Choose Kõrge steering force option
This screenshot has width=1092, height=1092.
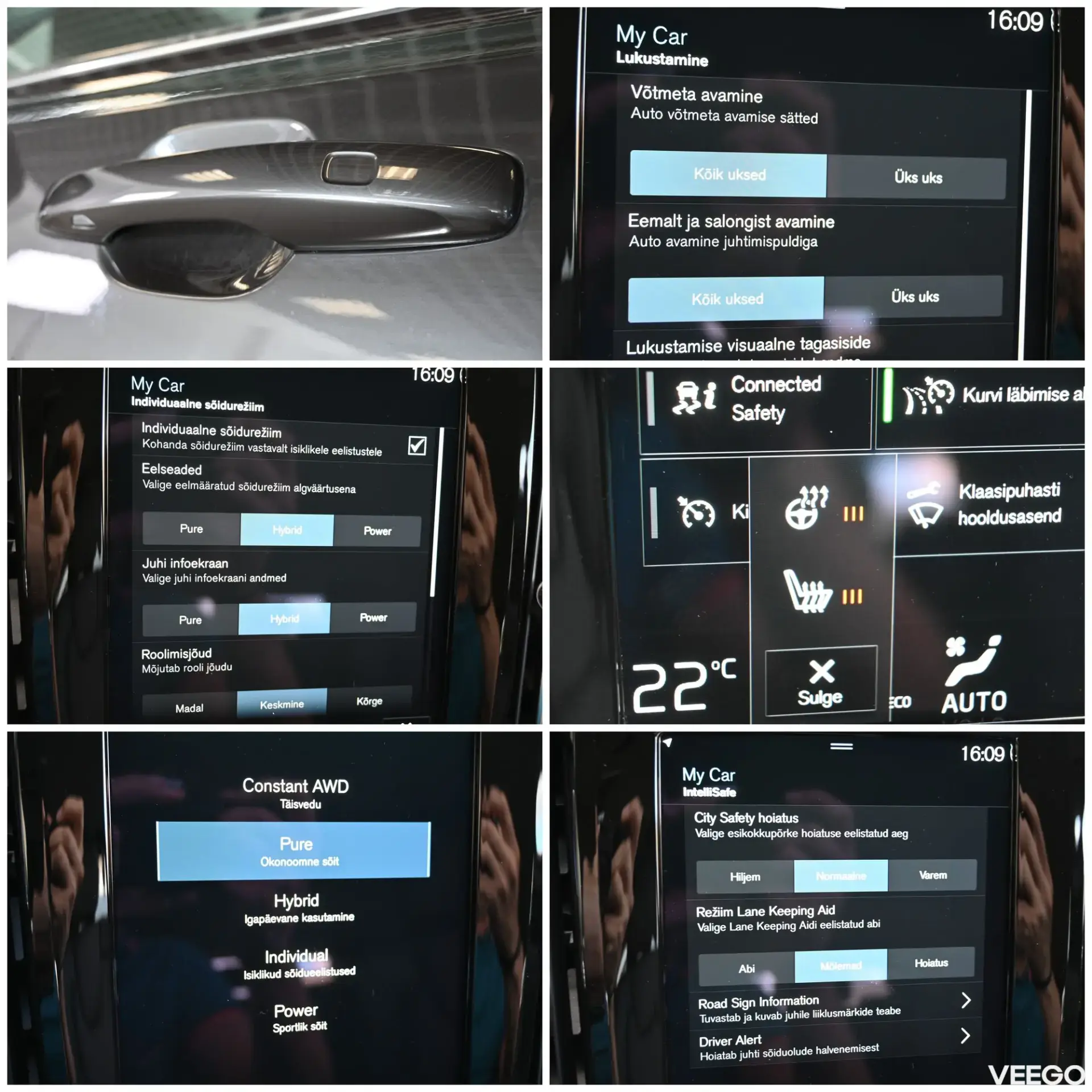click(369, 701)
